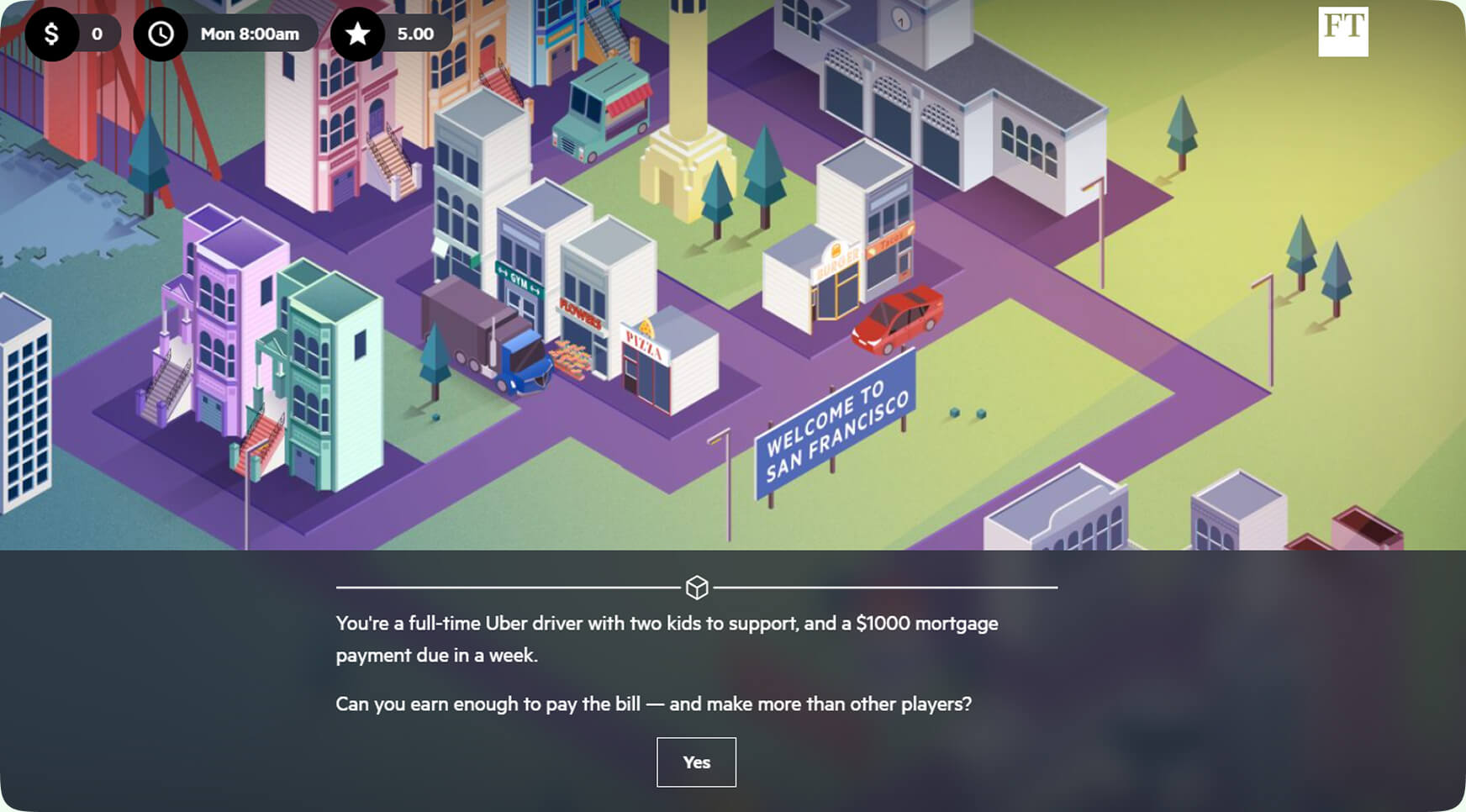Click the clock icon showing Mon 8:00am
This screenshot has height=812, width=1466.
161,34
